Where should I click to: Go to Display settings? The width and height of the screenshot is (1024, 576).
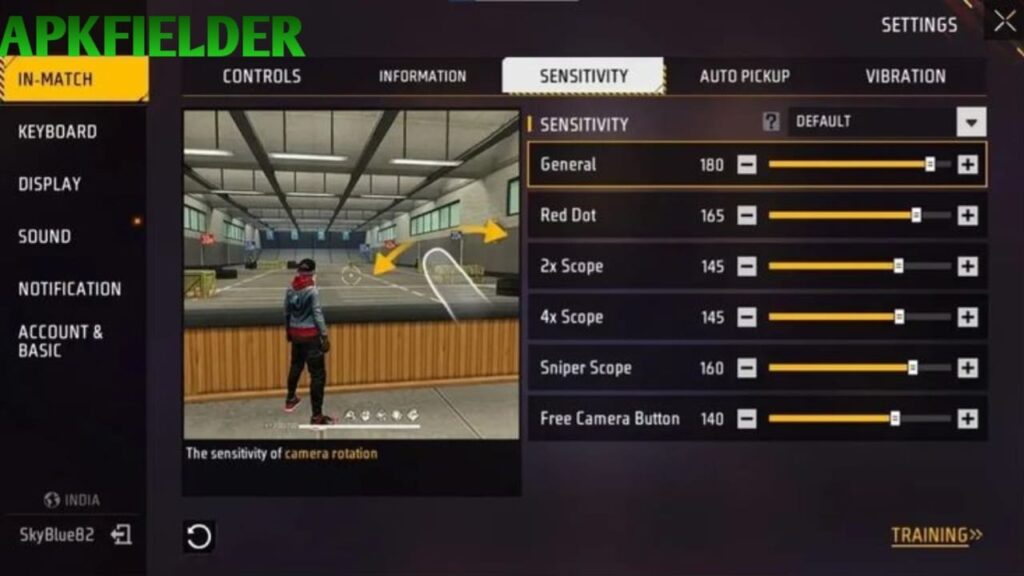(x=49, y=184)
